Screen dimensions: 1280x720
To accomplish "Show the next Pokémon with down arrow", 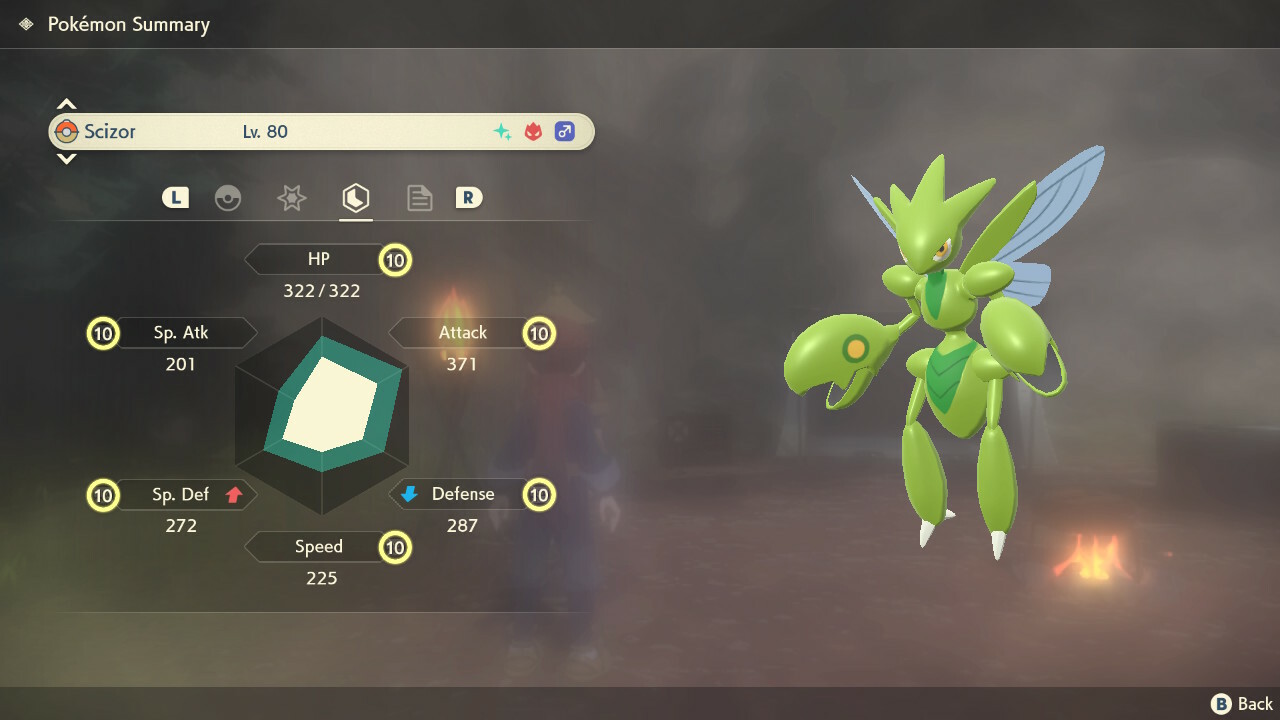I will point(66,159).
